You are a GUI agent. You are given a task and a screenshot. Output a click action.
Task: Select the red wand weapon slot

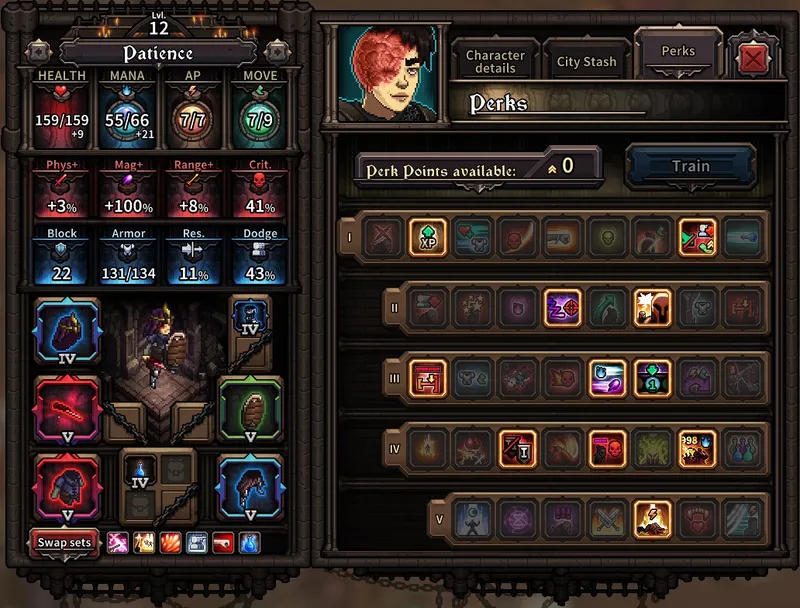[x=66, y=408]
